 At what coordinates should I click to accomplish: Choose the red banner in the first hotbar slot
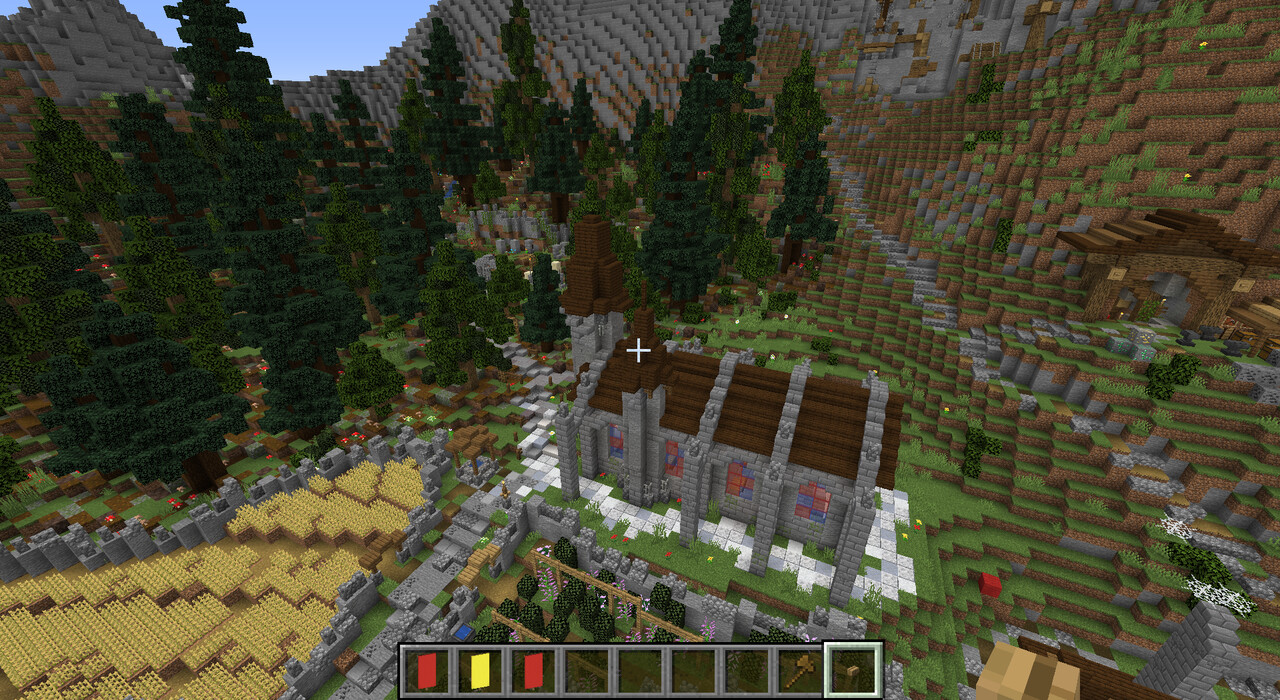[427, 670]
